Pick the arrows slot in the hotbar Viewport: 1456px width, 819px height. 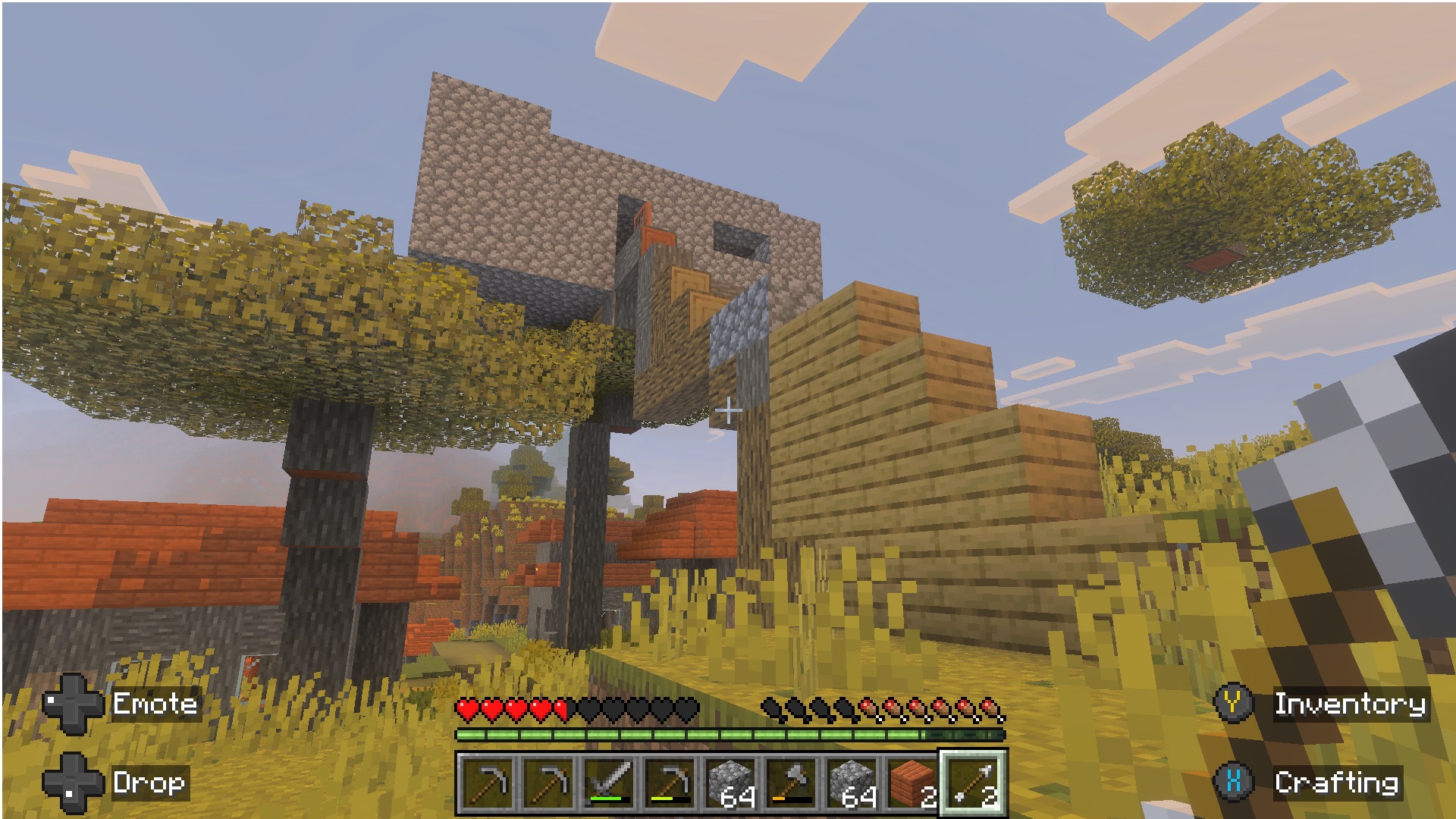click(974, 783)
